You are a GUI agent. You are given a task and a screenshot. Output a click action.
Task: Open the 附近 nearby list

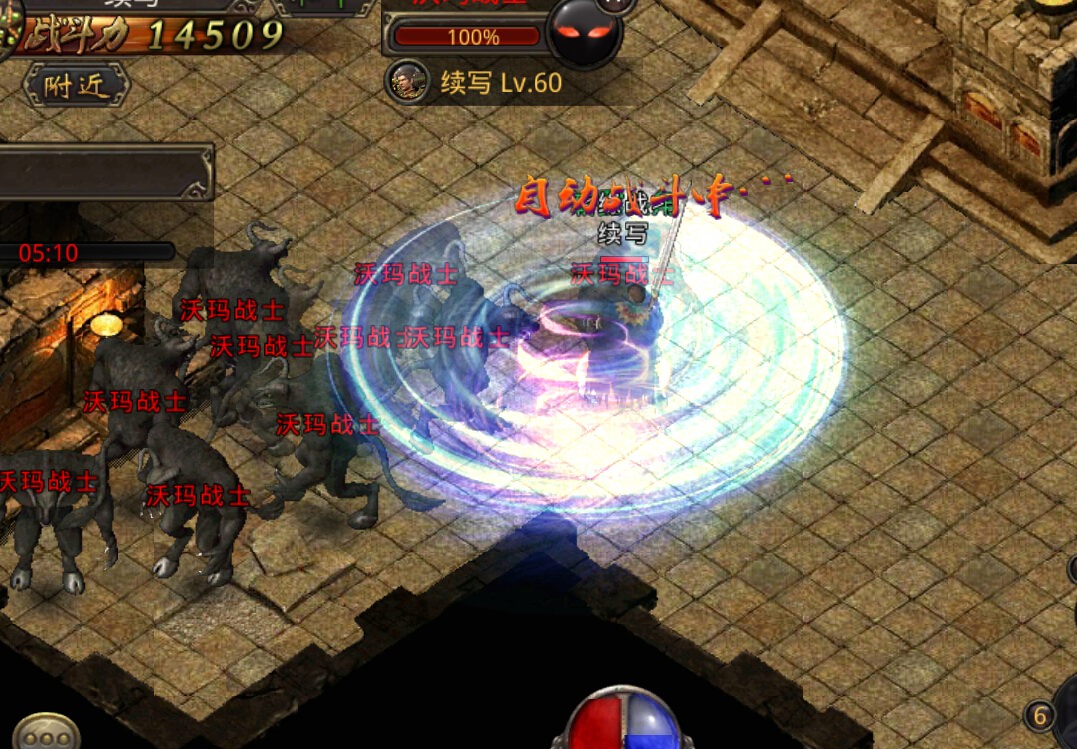[x=77, y=86]
